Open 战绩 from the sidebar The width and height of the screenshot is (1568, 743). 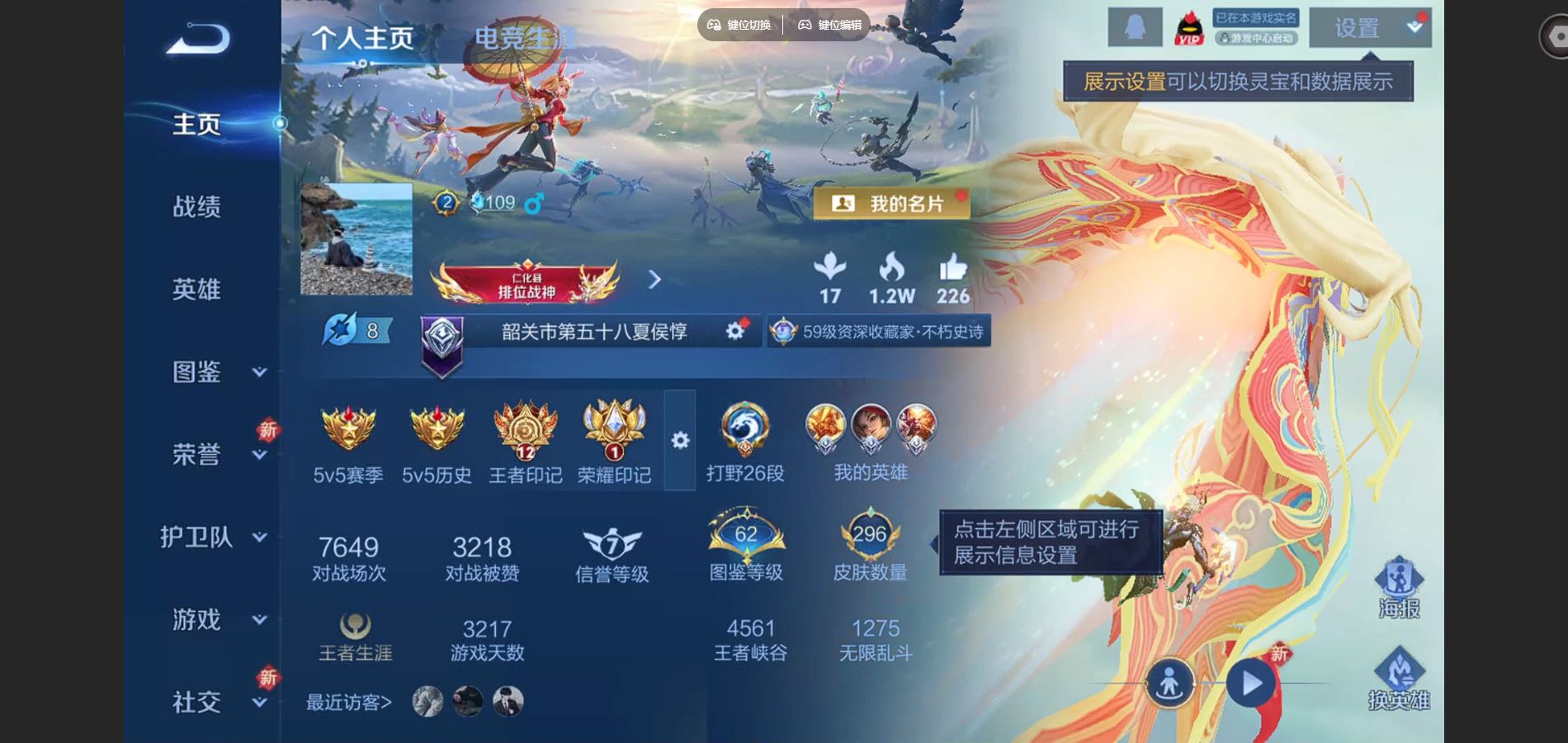pyautogui.click(x=198, y=207)
